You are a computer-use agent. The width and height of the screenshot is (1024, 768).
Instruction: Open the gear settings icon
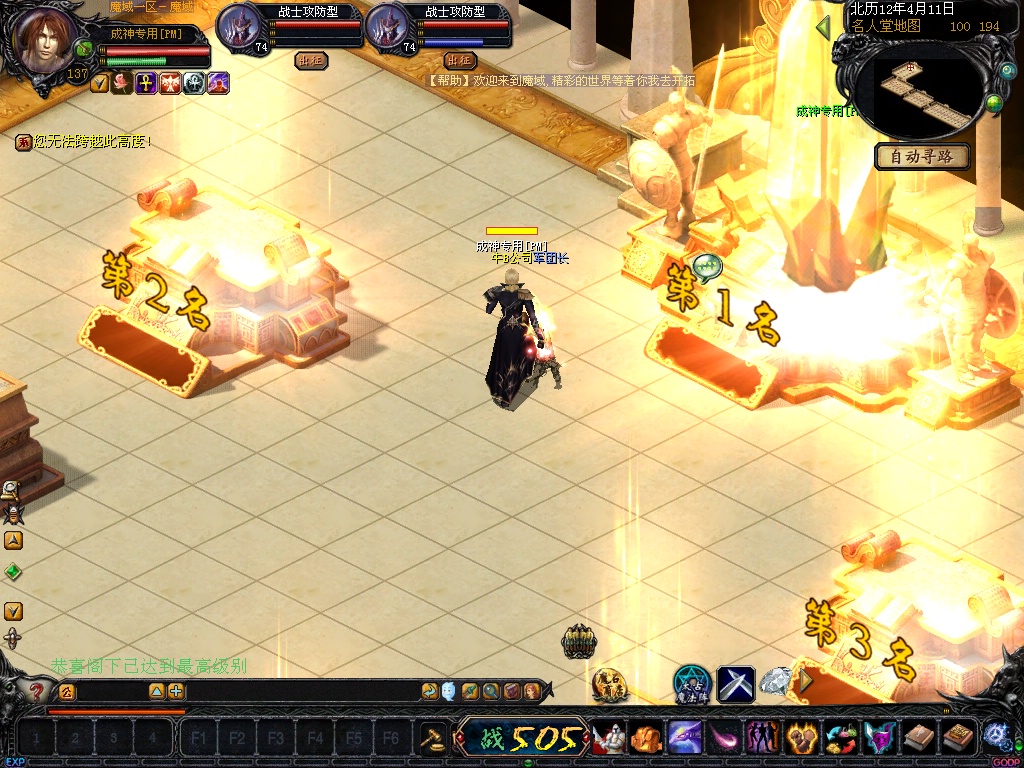(x=996, y=734)
